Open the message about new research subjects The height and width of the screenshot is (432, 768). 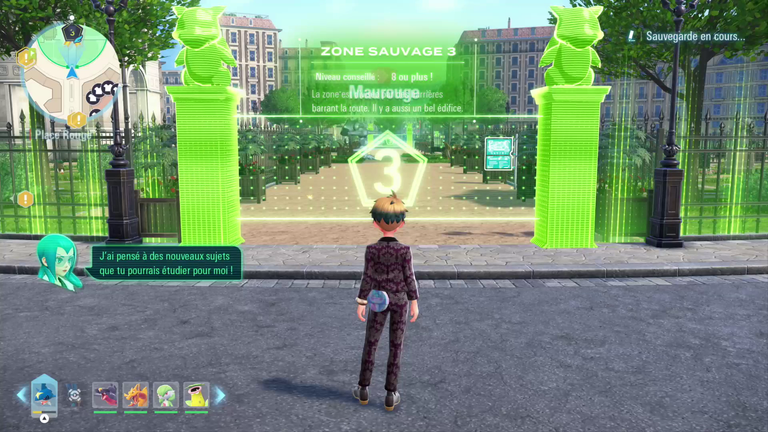pos(165,263)
